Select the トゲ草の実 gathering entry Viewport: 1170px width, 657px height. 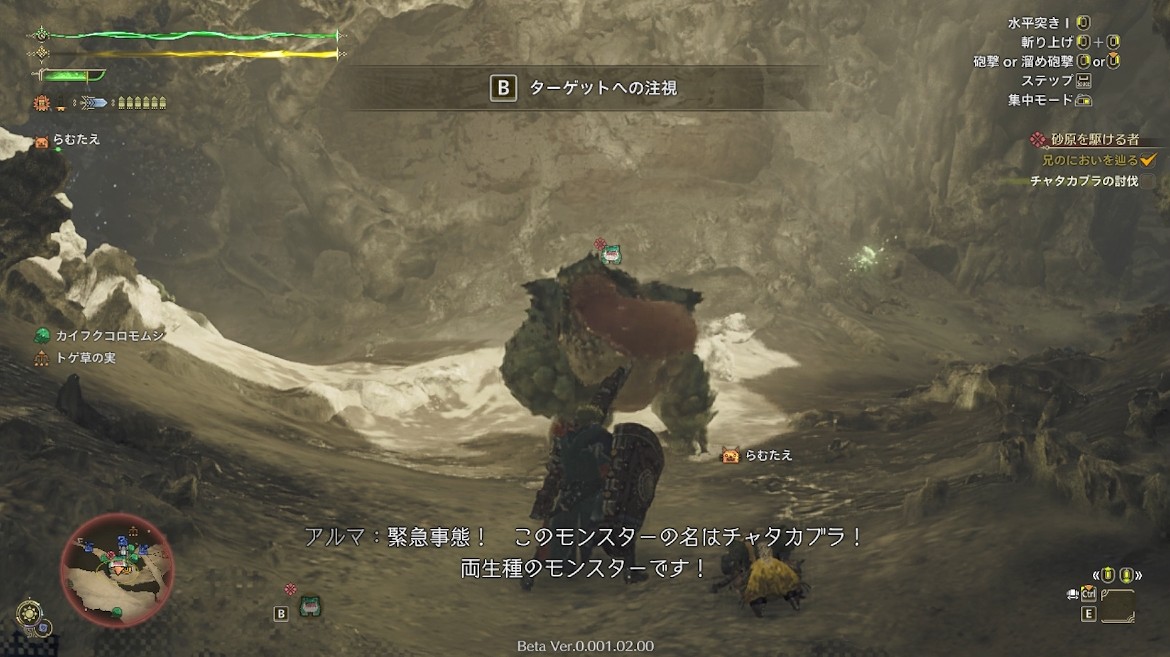[76, 357]
